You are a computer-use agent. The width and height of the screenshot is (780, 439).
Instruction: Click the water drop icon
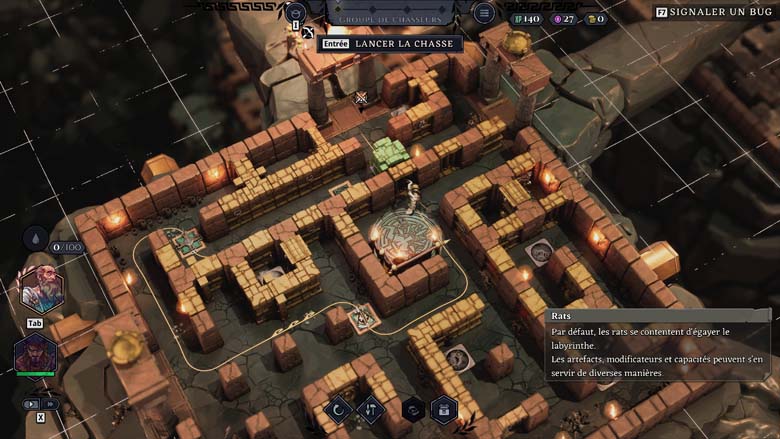click(x=35, y=239)
